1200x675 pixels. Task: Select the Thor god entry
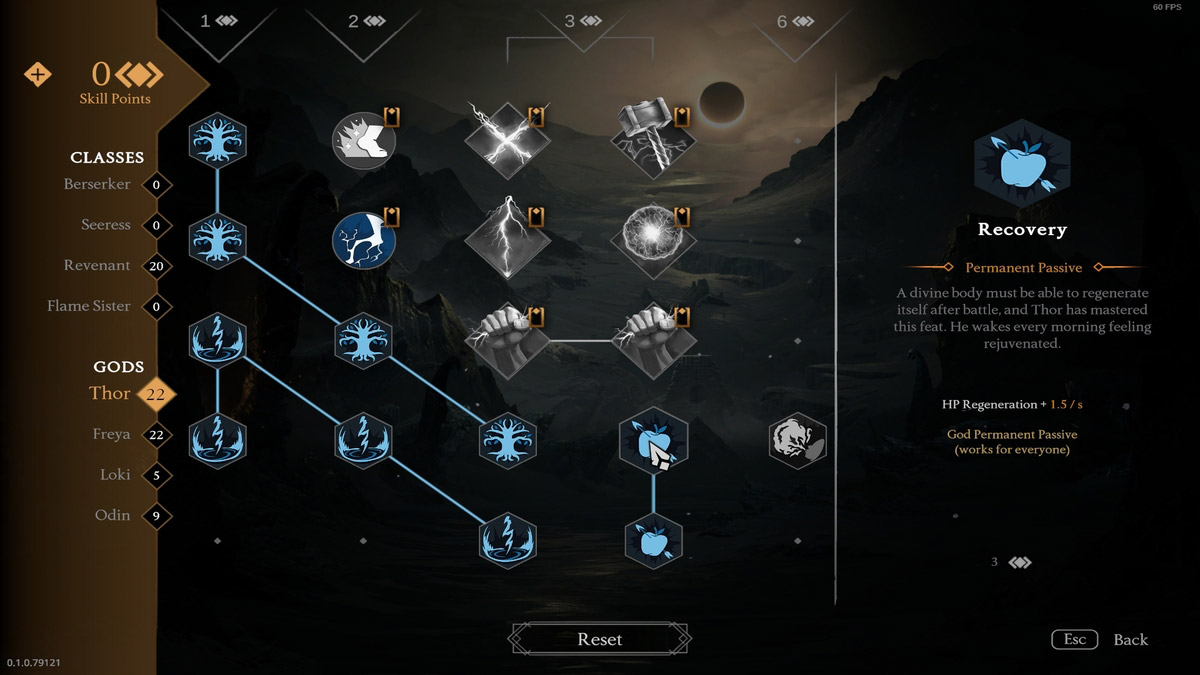click(110, 394)
